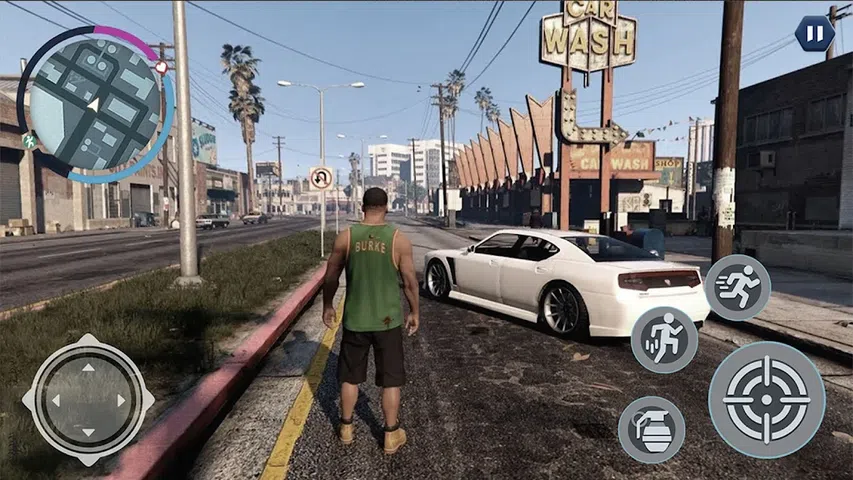Viewport: 853px width, 480px height.
Task: Pause the game with the hexagon button
Action: coord(815,34)
